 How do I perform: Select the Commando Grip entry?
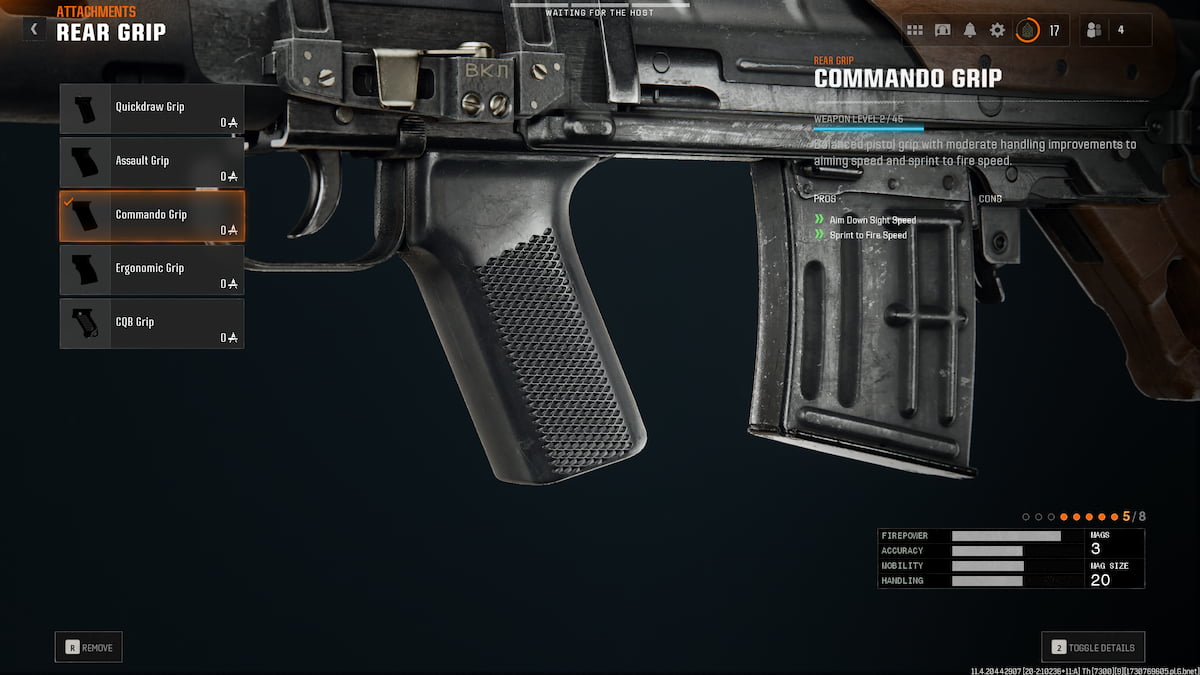(x=152, y=216)
